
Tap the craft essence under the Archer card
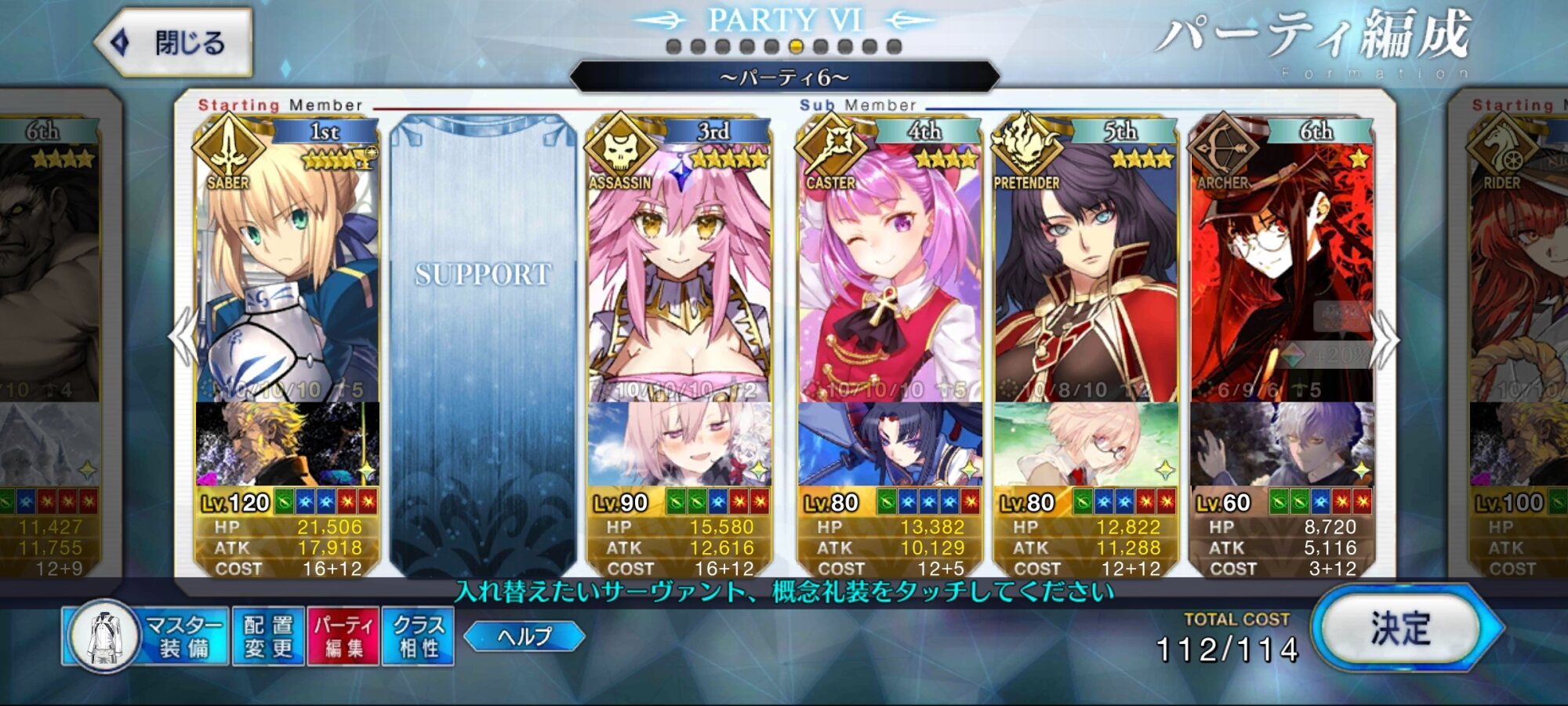1282,444
